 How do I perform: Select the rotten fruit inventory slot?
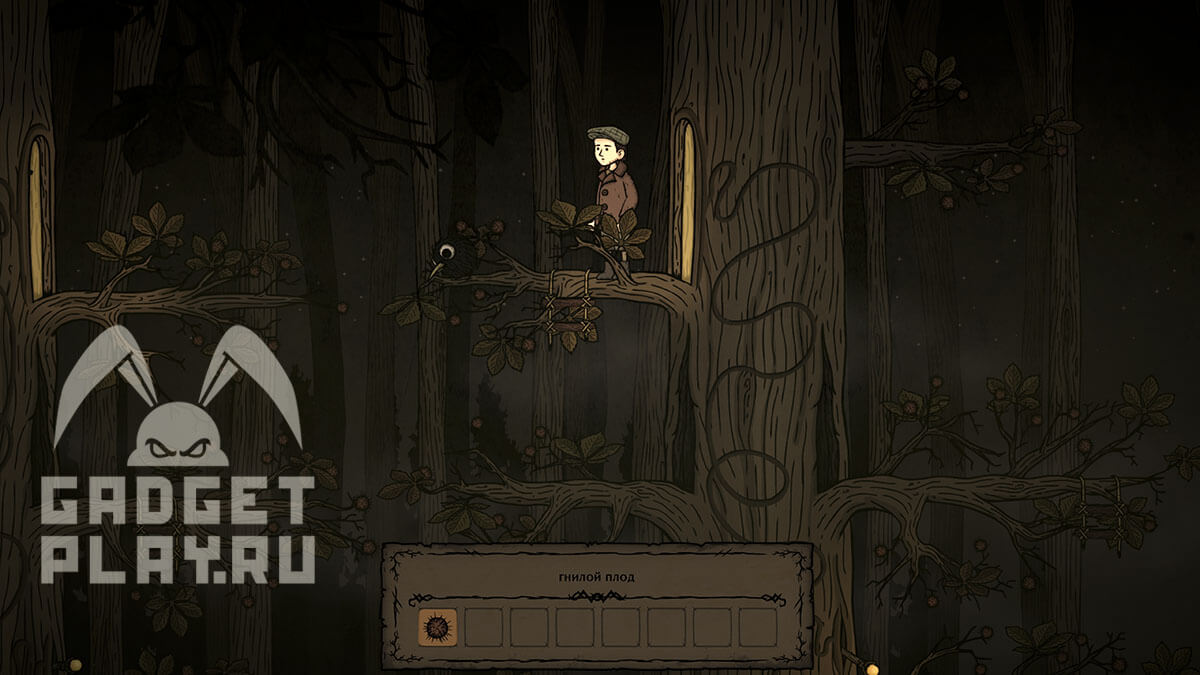tap(437, 627)
